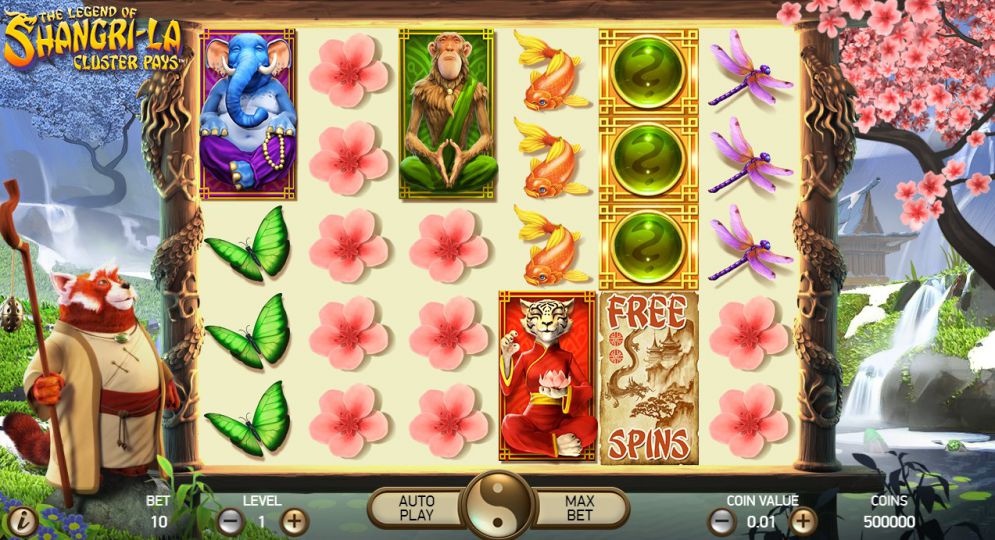This screenshot has width=995, height=540.
Task: Increase the bet level
Action: point(294,521)
